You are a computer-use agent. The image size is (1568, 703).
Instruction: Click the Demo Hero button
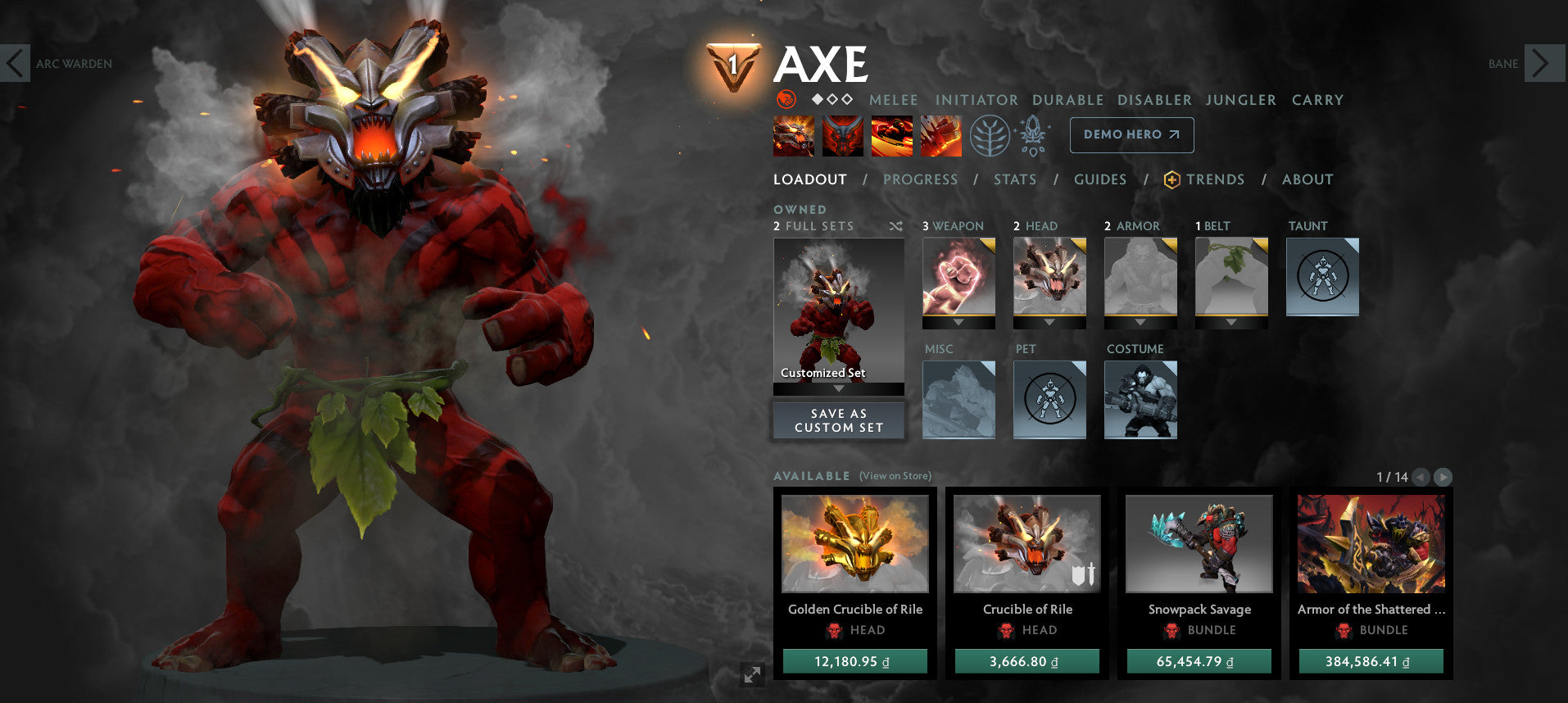pos(1131,134)
